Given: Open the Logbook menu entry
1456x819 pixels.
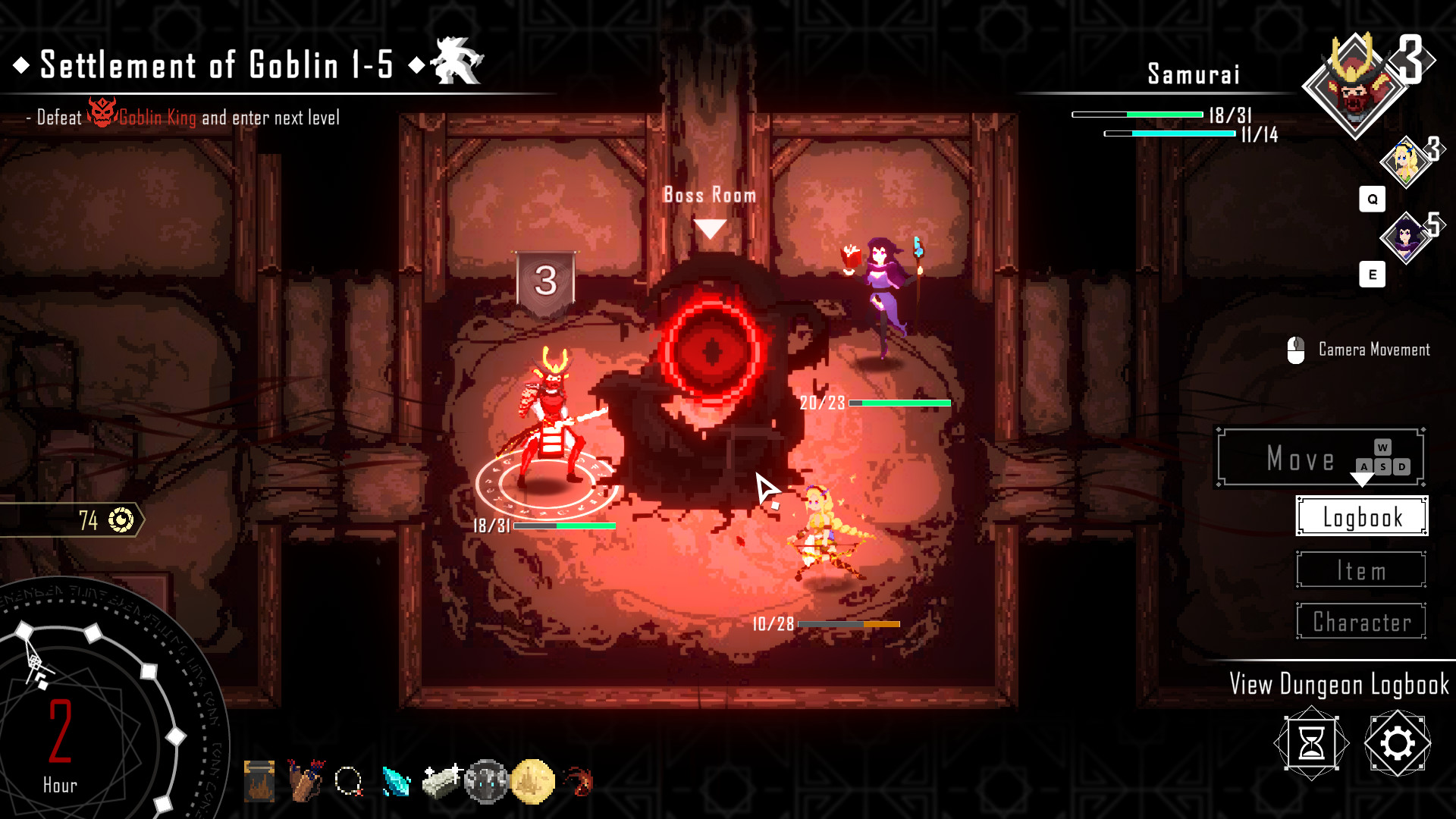Looking at the screenshot, I should 1362,516.
